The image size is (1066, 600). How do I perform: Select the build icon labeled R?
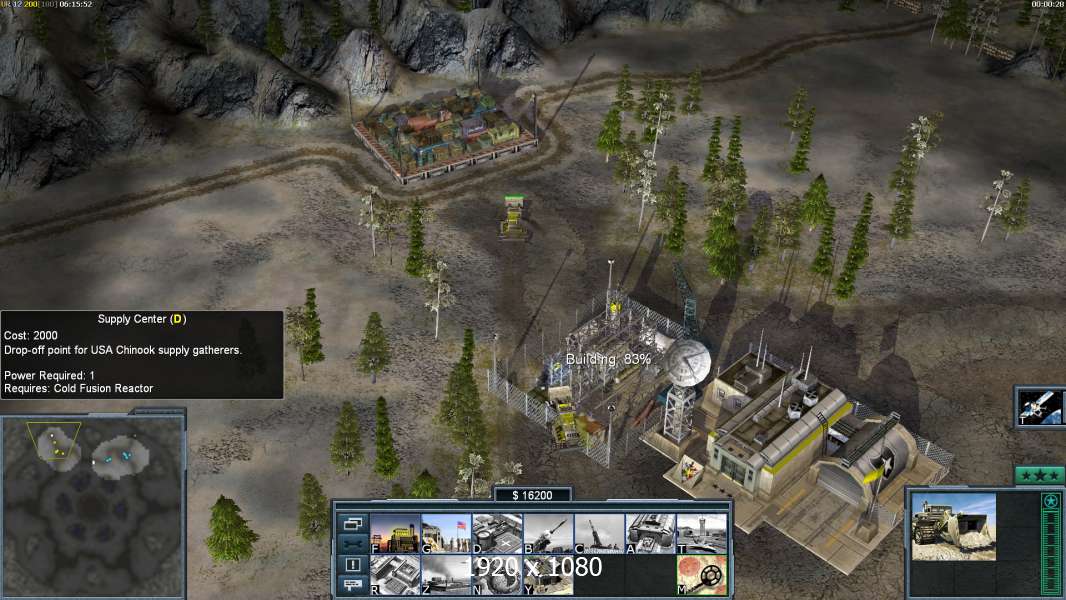tap(395, 574)
